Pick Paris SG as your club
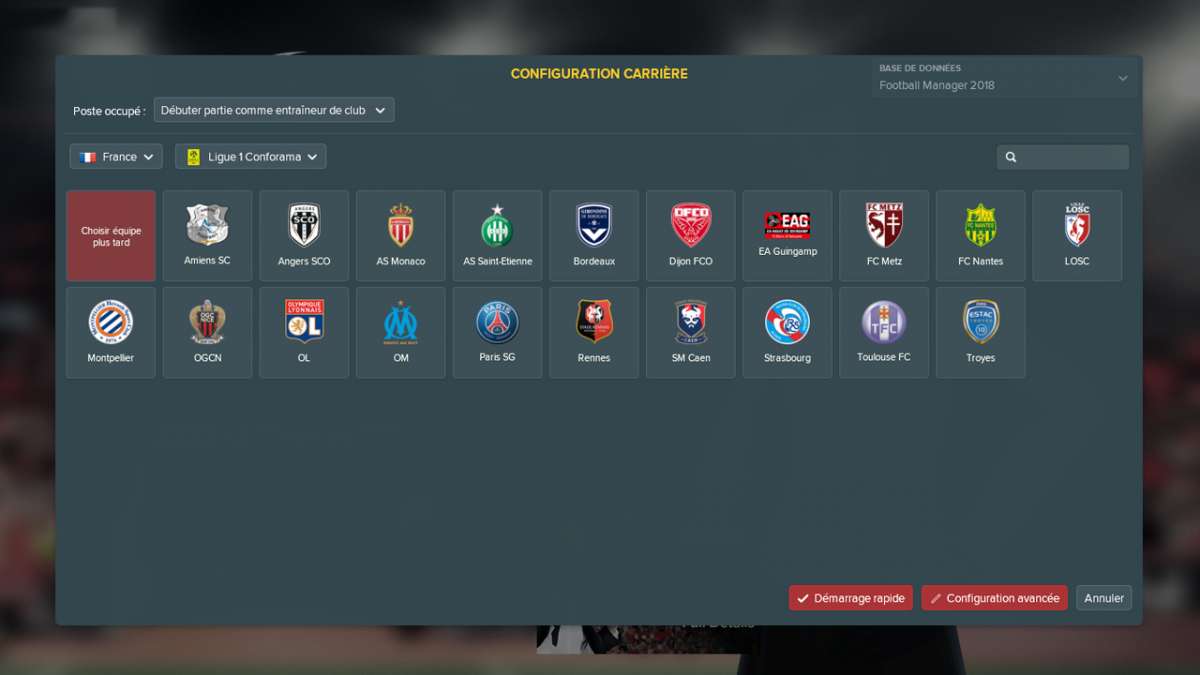Screen dimensions: 1200x675 [497, 333]
